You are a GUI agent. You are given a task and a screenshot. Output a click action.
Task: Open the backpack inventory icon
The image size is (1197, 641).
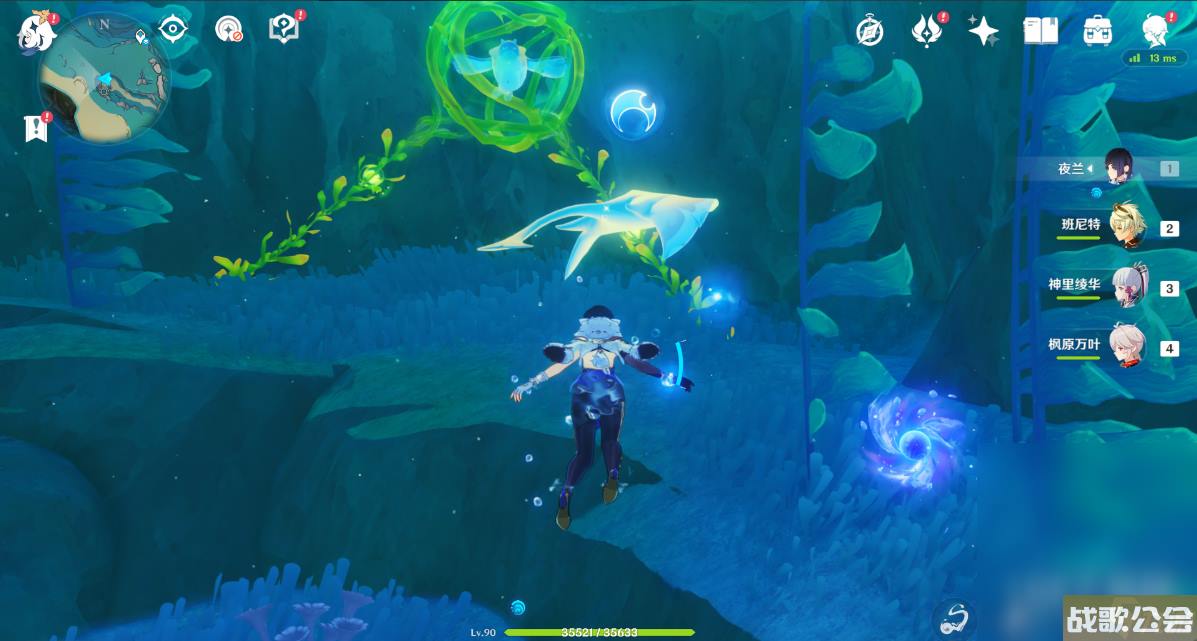click(1098, 31)
